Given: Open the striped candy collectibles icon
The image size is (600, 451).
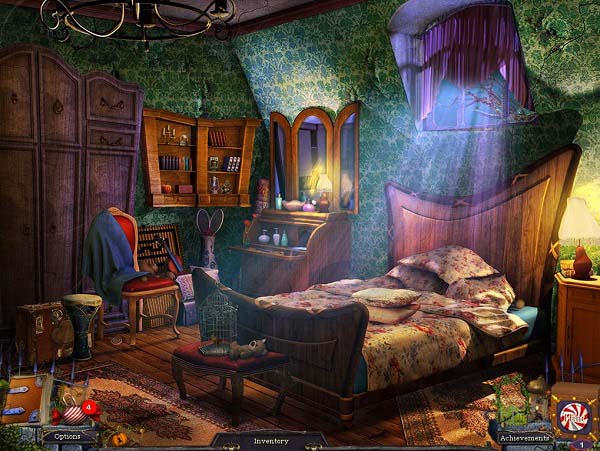Looking at the screenshot, I should pos(70,412).
